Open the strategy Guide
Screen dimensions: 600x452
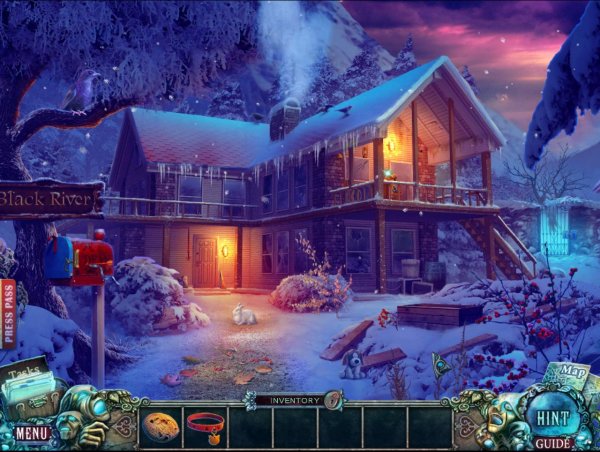[553, 442]
